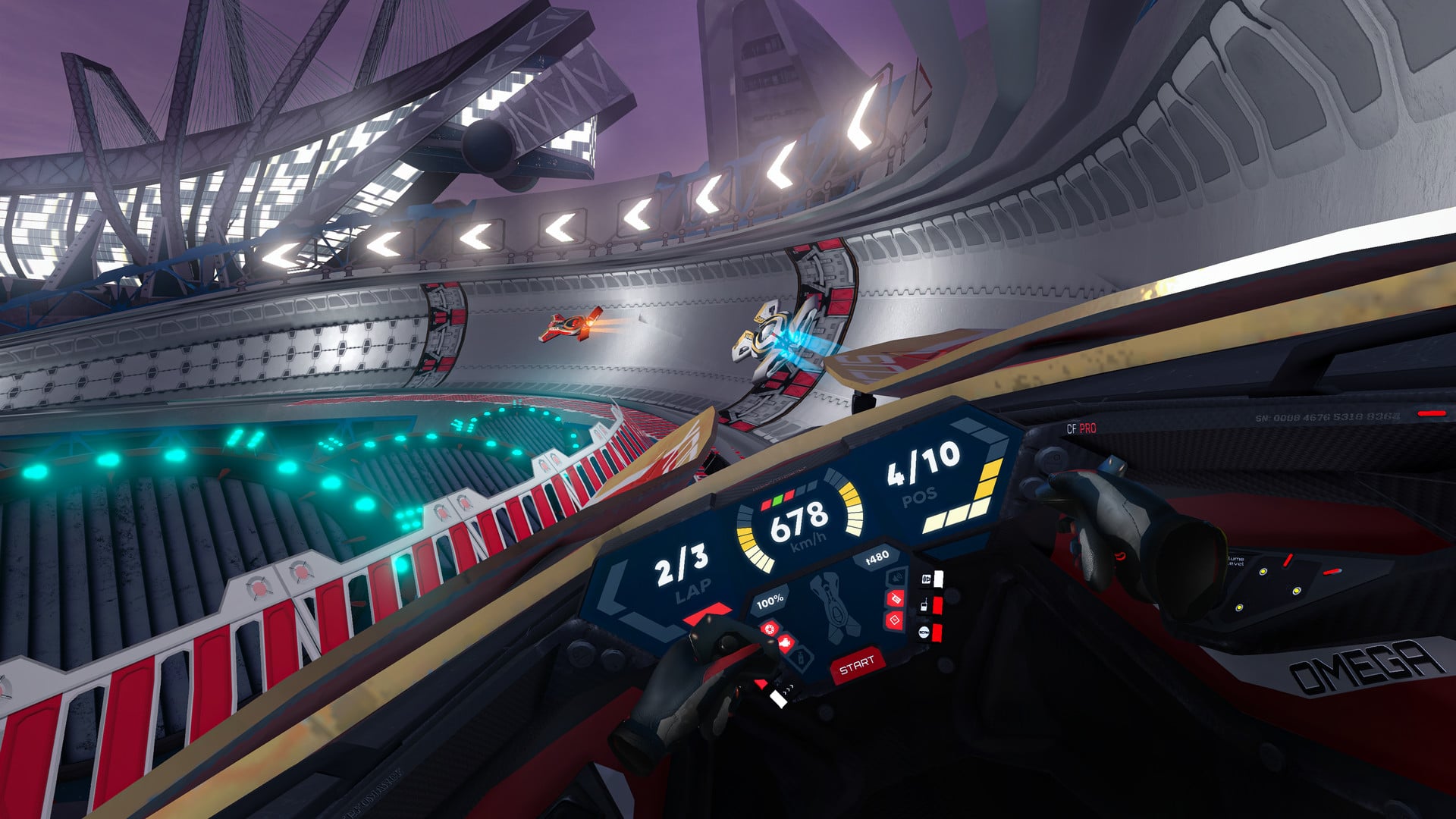Flip the red toggle next to the SCAN button

click(x=937, y=632)
